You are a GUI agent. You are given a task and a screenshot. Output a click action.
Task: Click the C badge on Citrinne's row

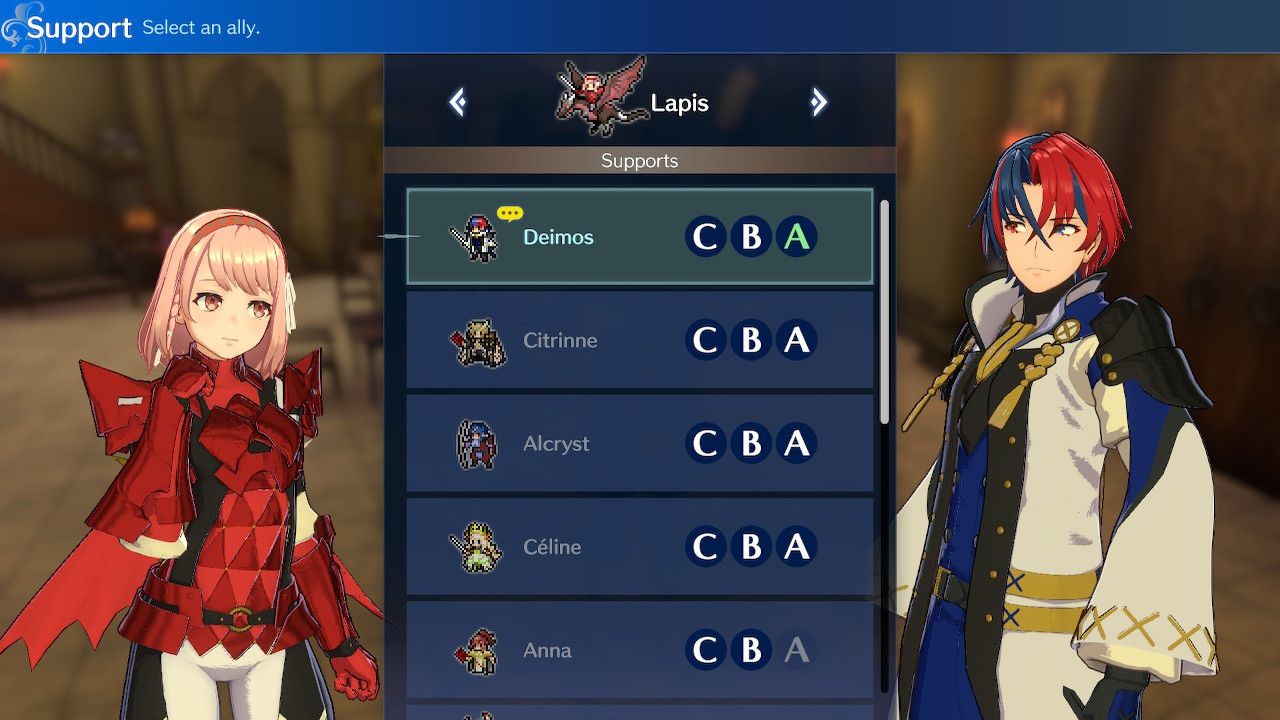[706, 341]
